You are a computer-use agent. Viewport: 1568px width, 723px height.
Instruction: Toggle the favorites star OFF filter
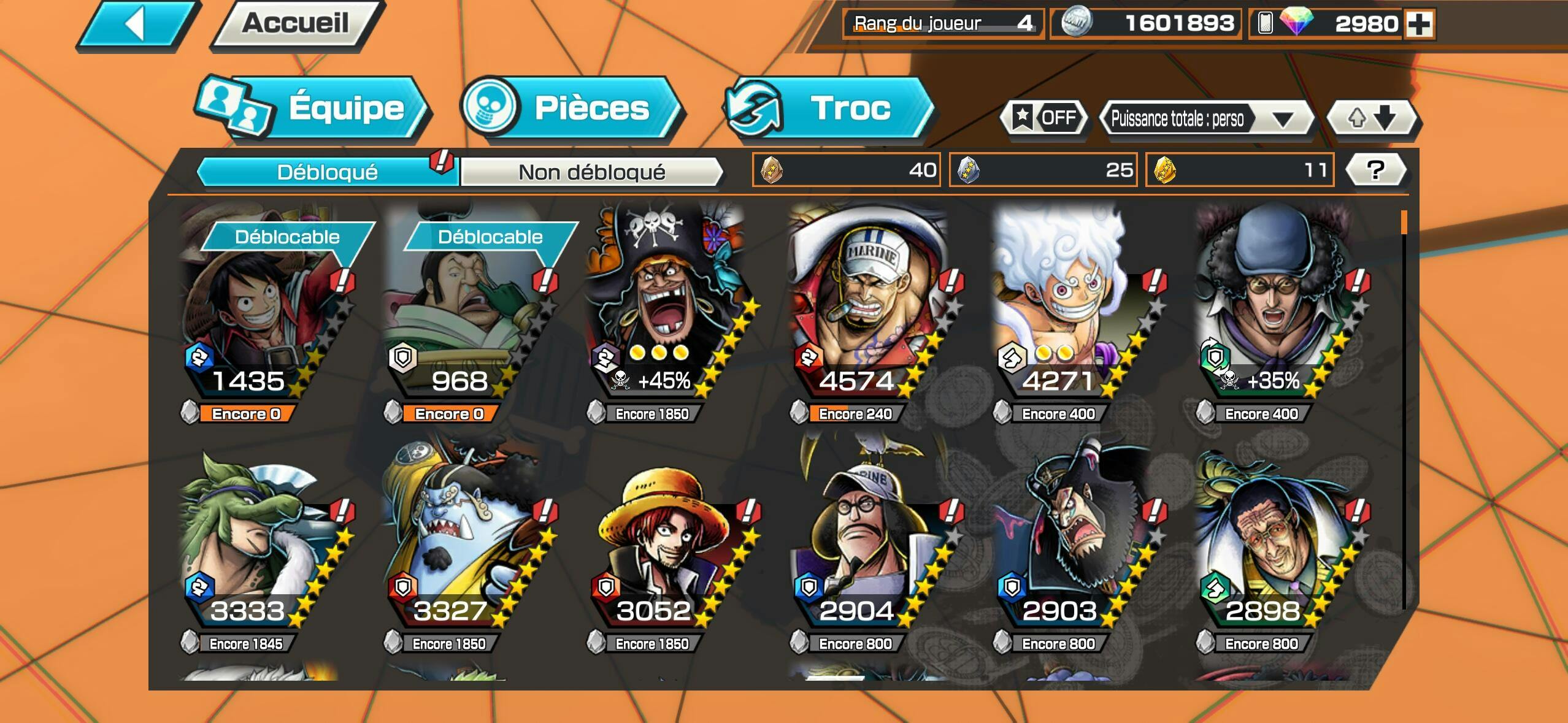pyautogui.click(x=1043, y=117)
